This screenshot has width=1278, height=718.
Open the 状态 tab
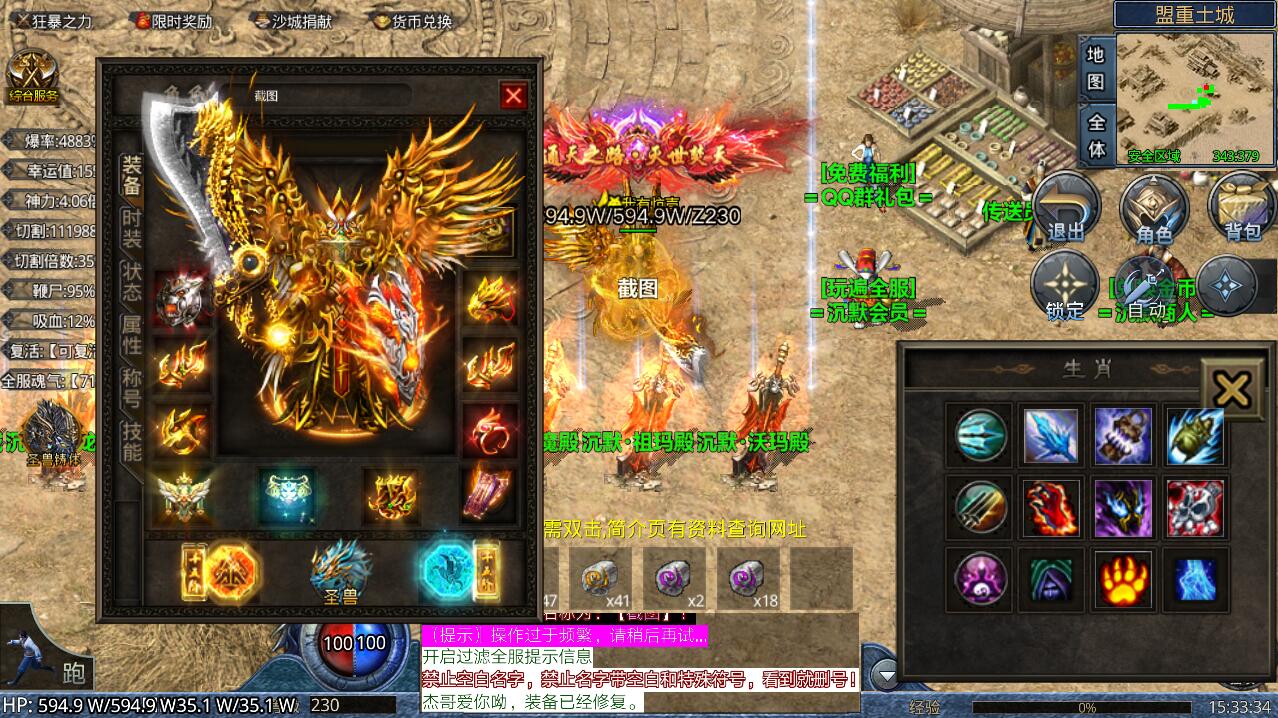point(132,283)
